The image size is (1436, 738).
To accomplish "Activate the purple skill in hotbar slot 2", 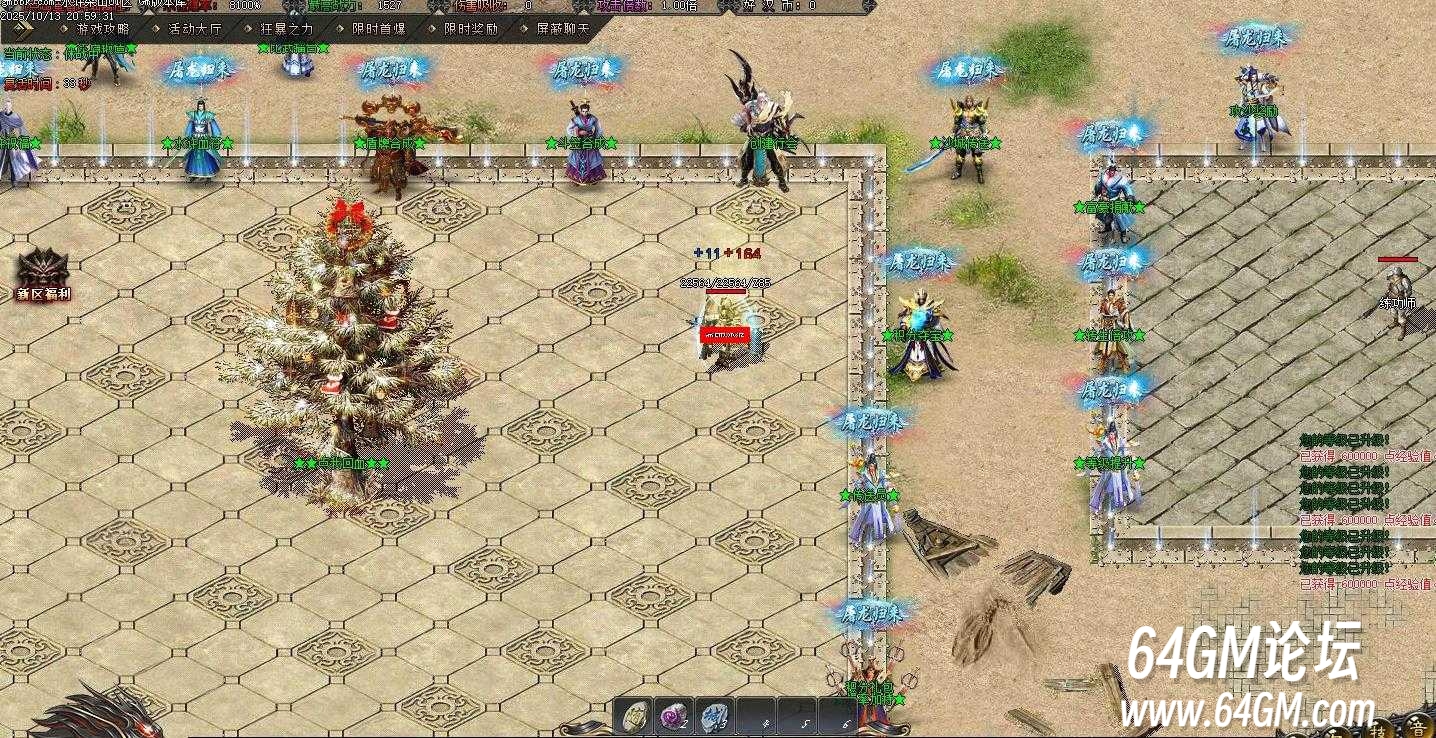I will [x=674, y=714].
